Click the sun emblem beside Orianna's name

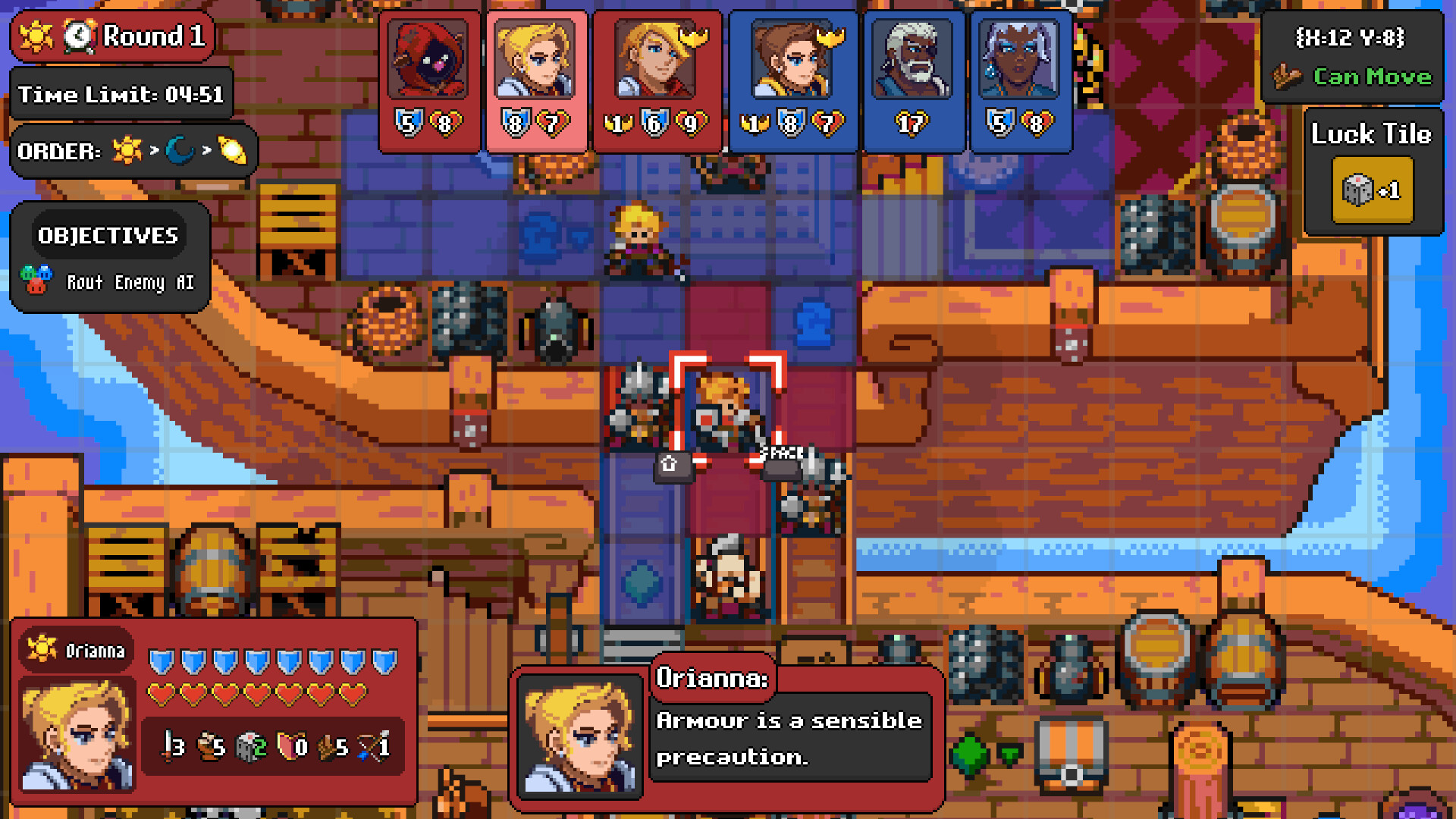(x=43, y=648)
